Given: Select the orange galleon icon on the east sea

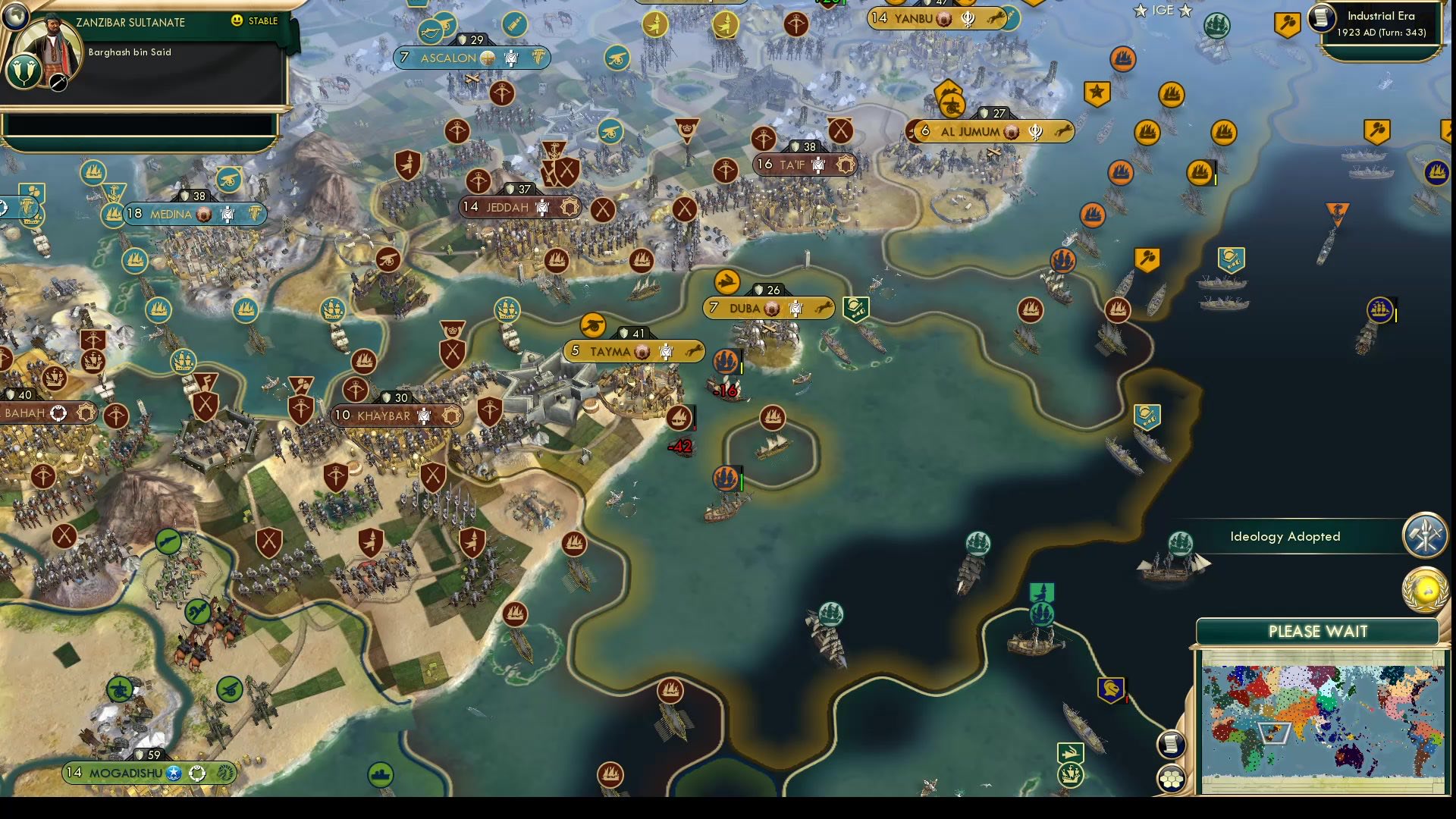Looking at the screenshot, I should tap(1201, 173).
